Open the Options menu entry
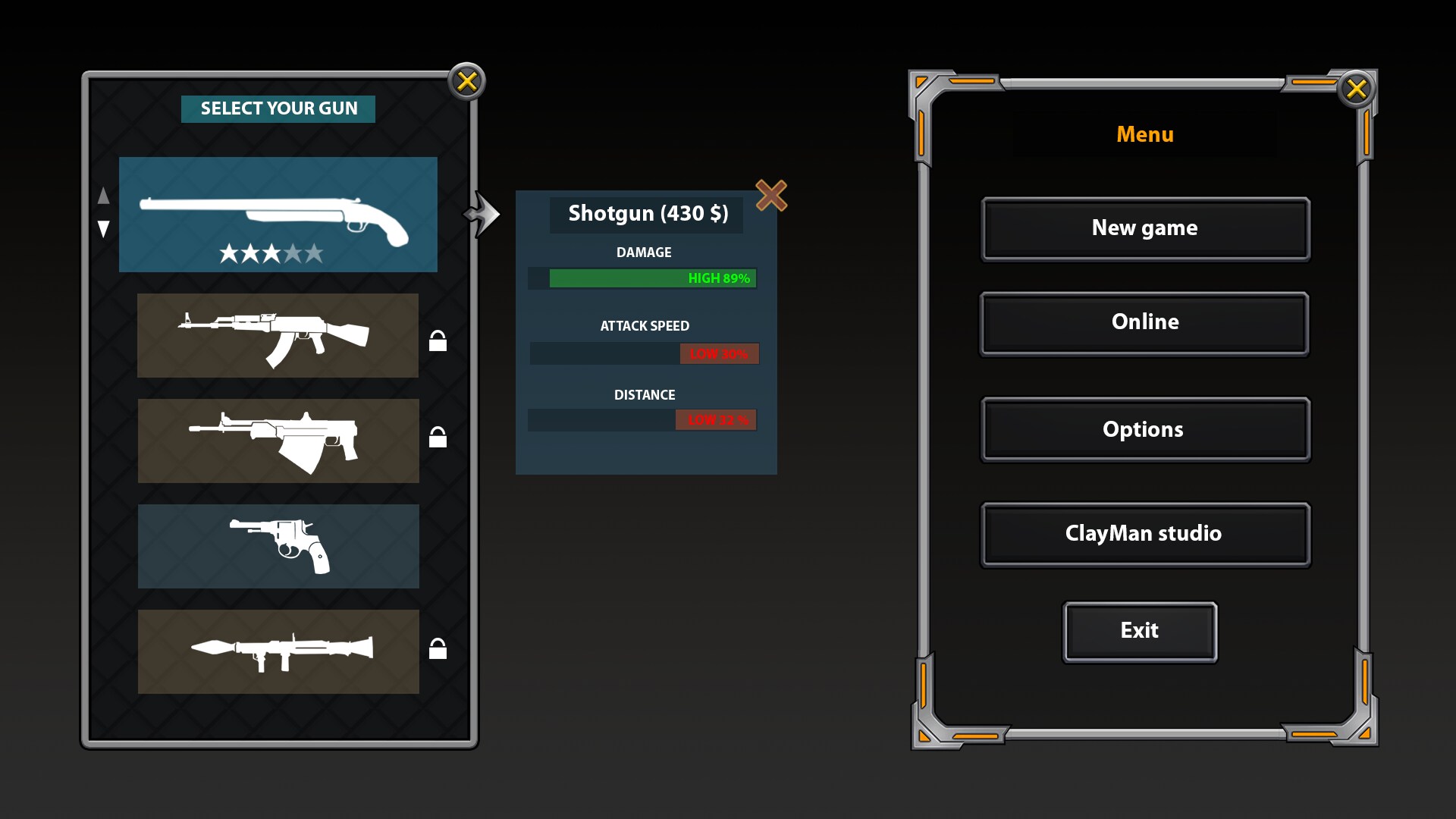The height and width of the screenshot is (819, 1456). click(x=1144, y=428)
